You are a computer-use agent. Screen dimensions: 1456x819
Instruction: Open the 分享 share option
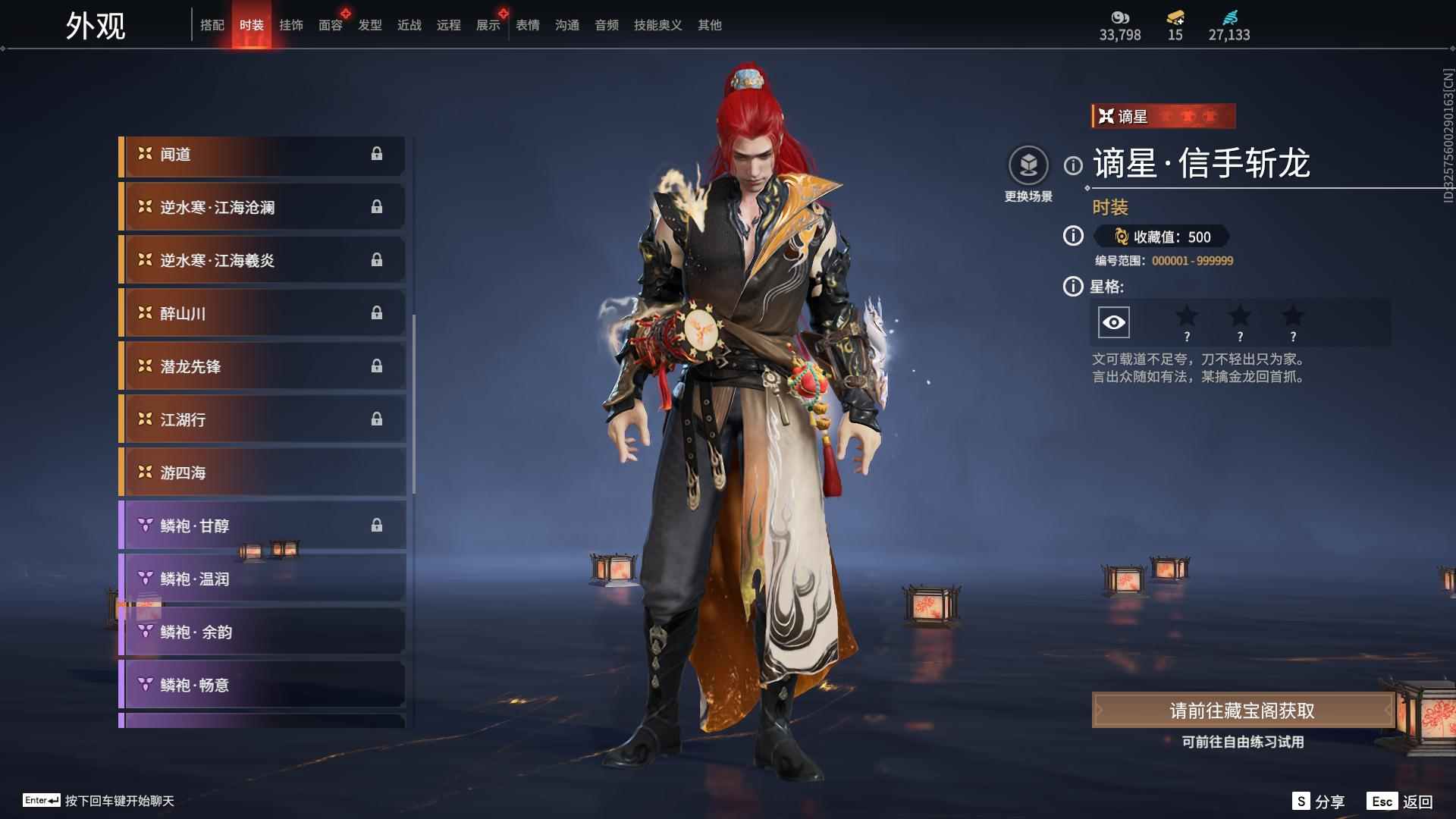pos(1319,802)
